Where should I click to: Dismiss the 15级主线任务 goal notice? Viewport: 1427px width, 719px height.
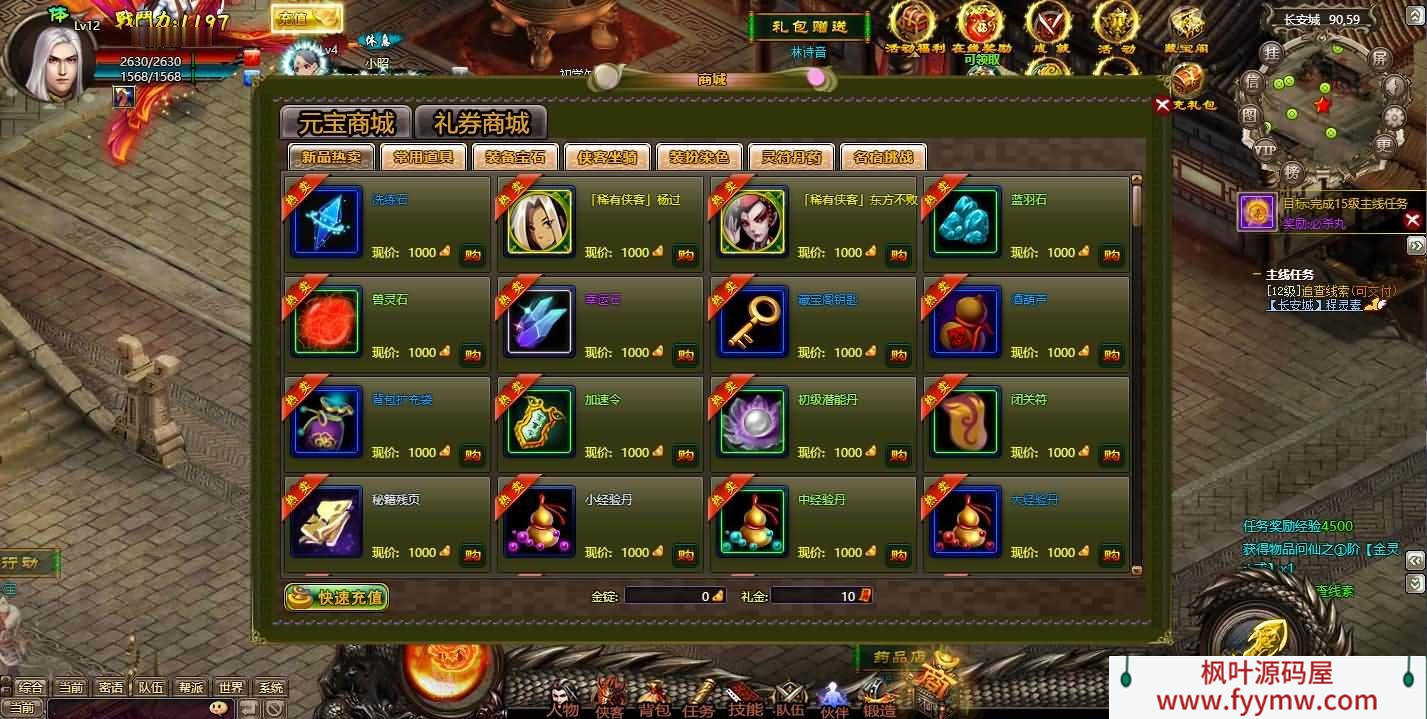click(1412, 220)
